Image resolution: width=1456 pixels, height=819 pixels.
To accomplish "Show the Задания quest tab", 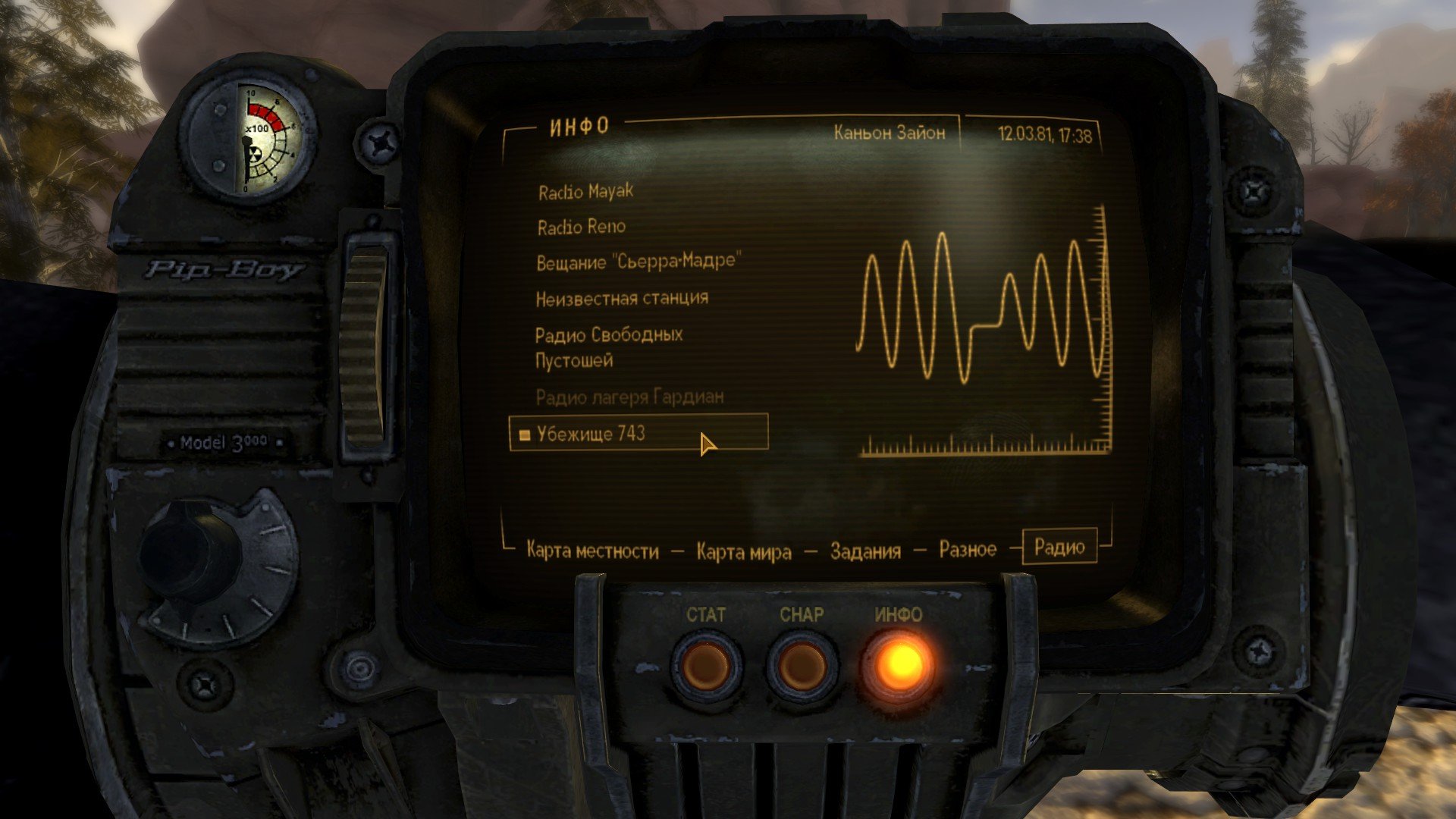I will click(x=865, y=551).
